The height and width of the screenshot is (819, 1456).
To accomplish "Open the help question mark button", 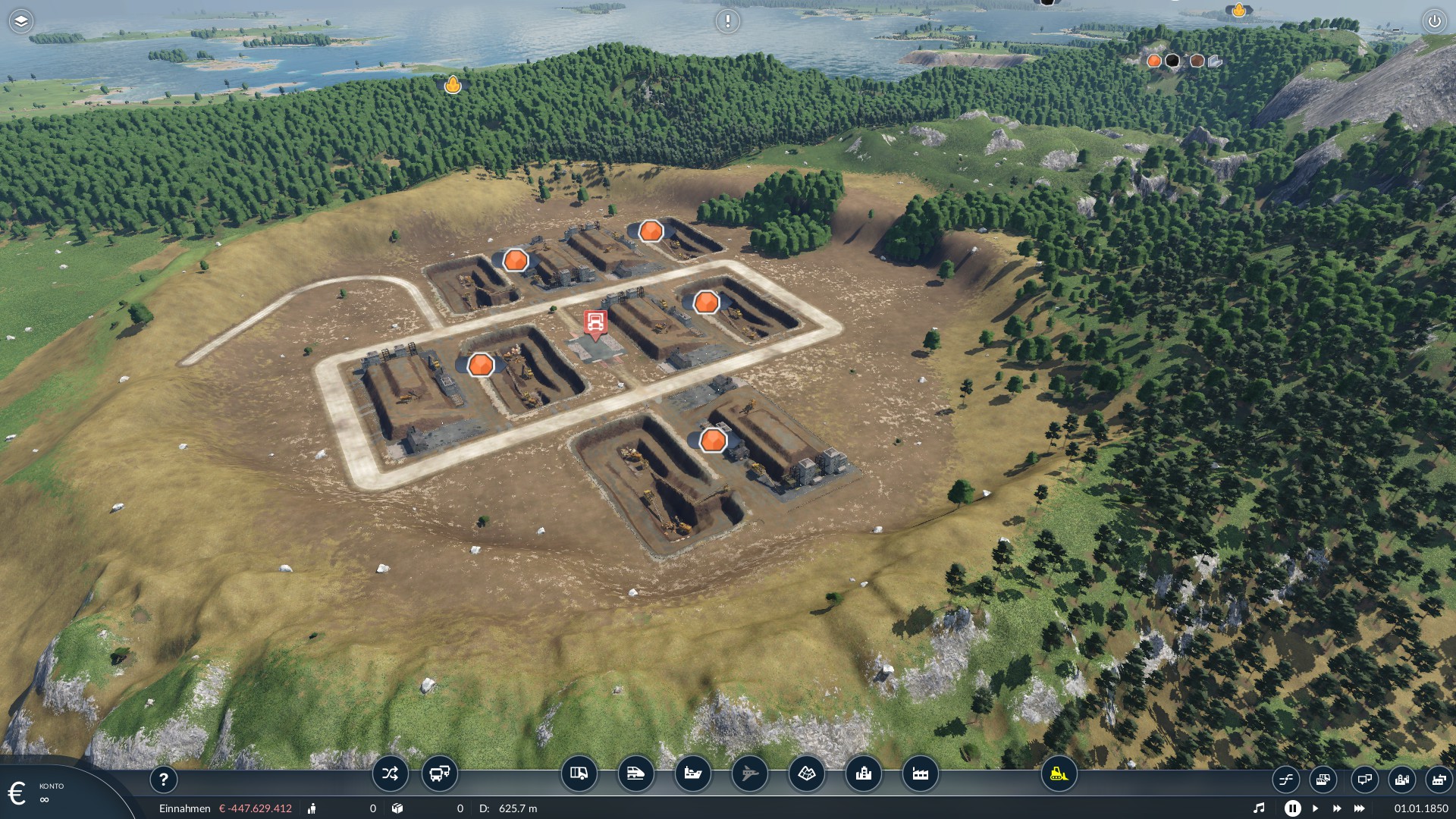I will click(x=163, y=779).
